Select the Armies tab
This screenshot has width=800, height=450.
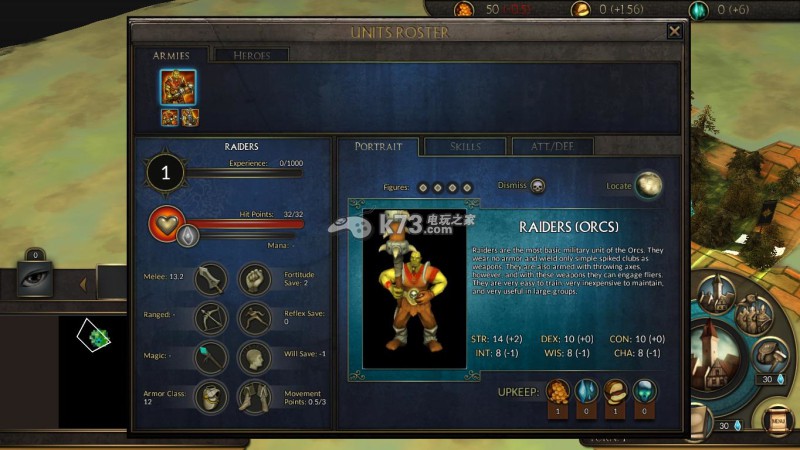pos(171,56)
